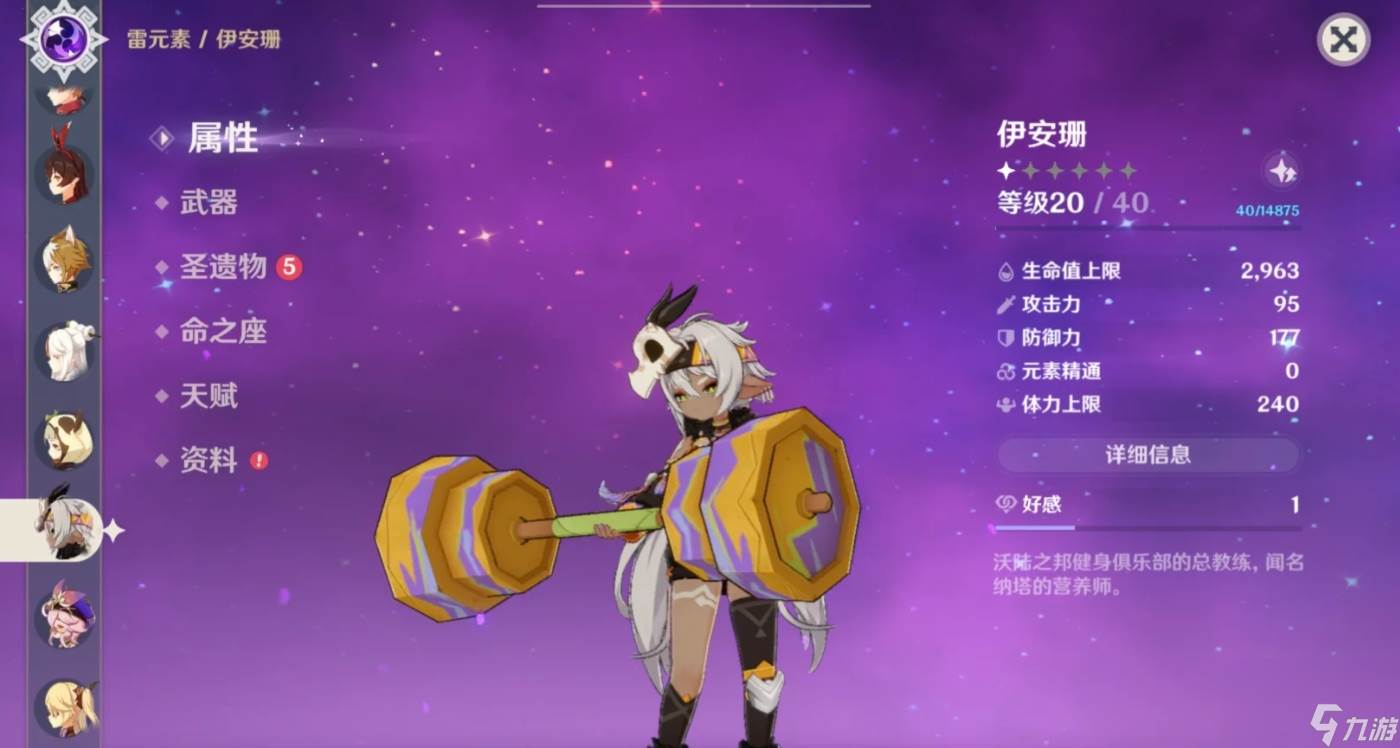Screen dimensions: 1400x748
Task: Switch to the 武器 weapon tab
Action: [x=211, y=203]
